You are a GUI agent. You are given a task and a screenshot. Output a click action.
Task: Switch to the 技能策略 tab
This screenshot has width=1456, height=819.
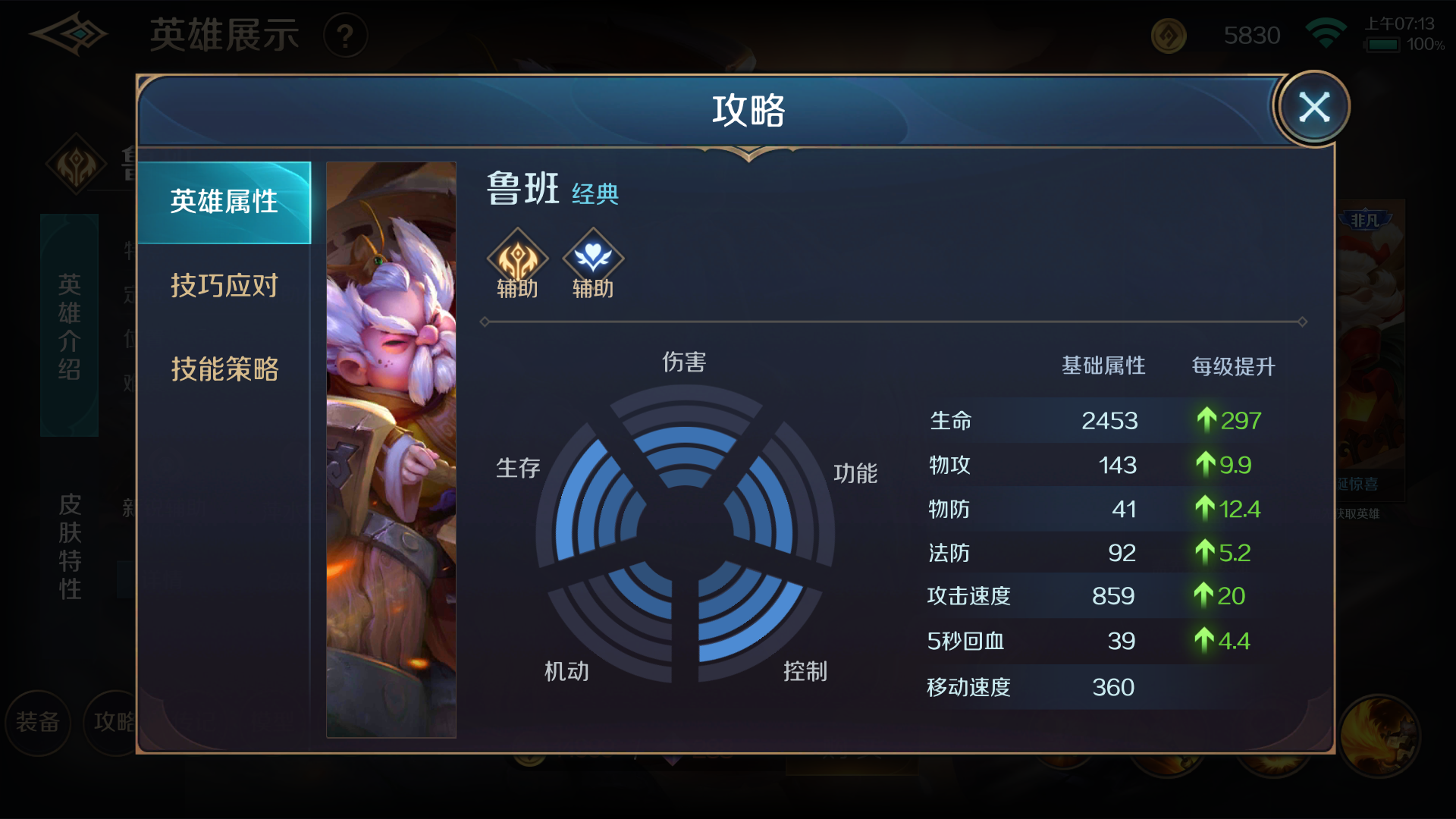(x=224, y=369)
